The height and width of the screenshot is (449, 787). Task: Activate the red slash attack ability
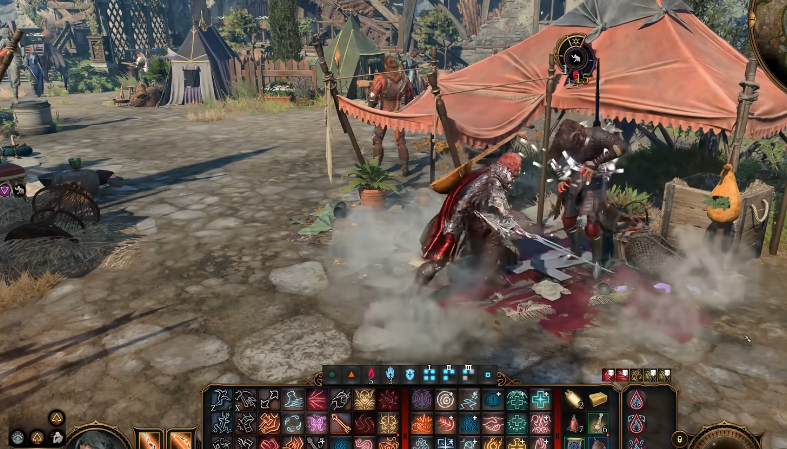[x=317, y=400]
